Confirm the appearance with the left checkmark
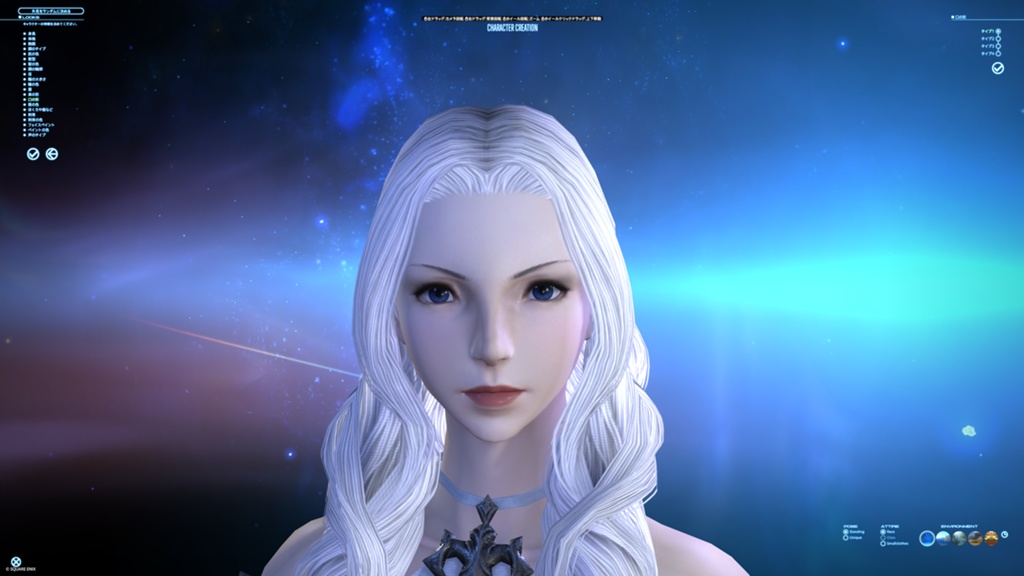 coord(33,154)
